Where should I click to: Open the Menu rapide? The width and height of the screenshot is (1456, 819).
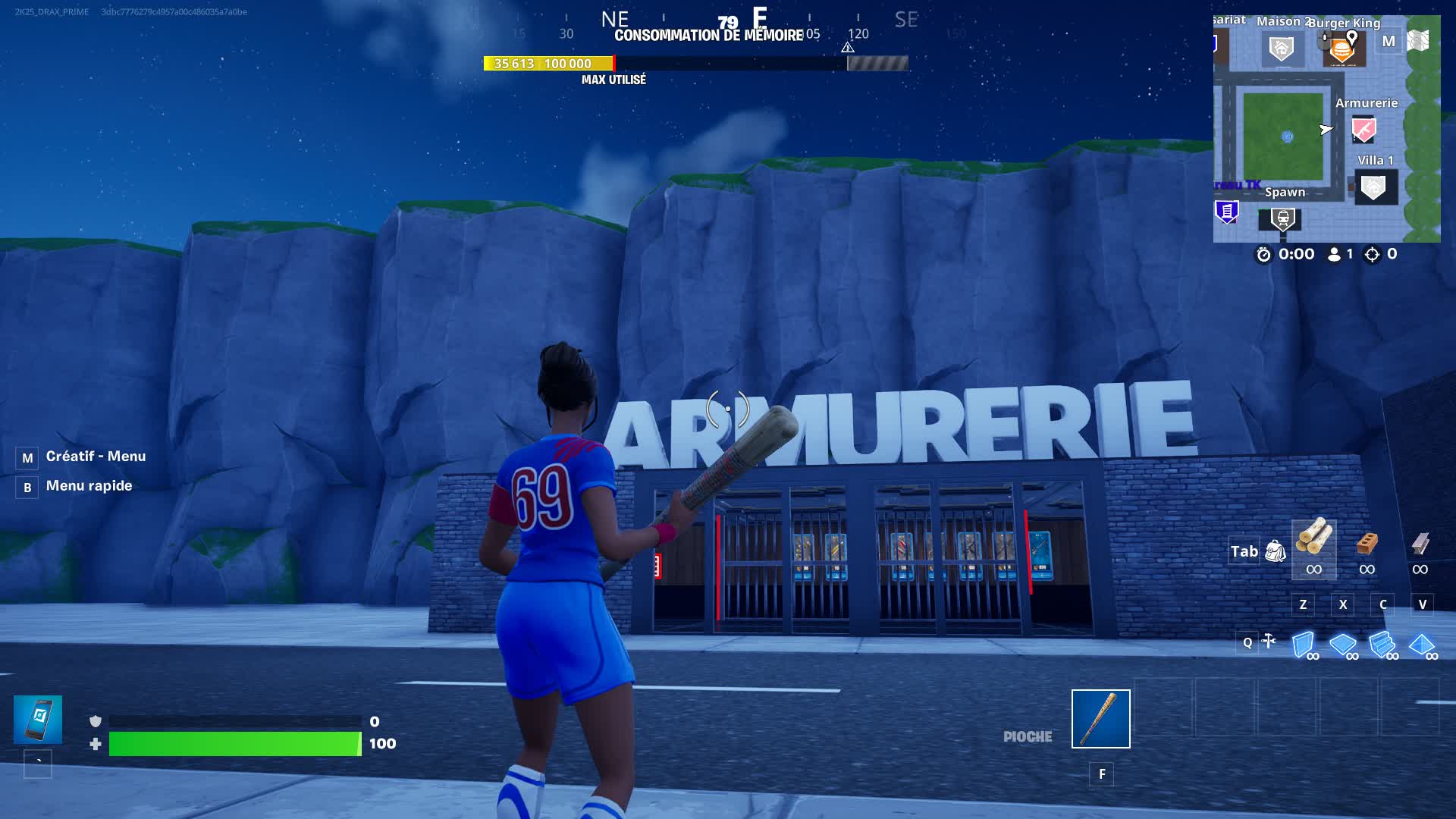coord(89,485)
